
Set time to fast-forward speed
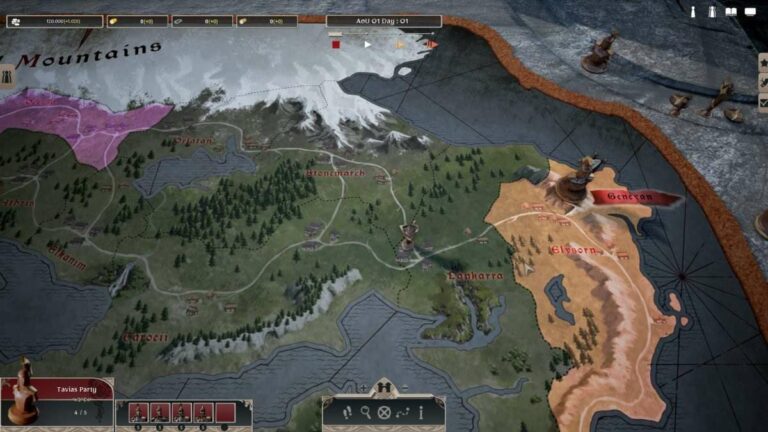400,44
